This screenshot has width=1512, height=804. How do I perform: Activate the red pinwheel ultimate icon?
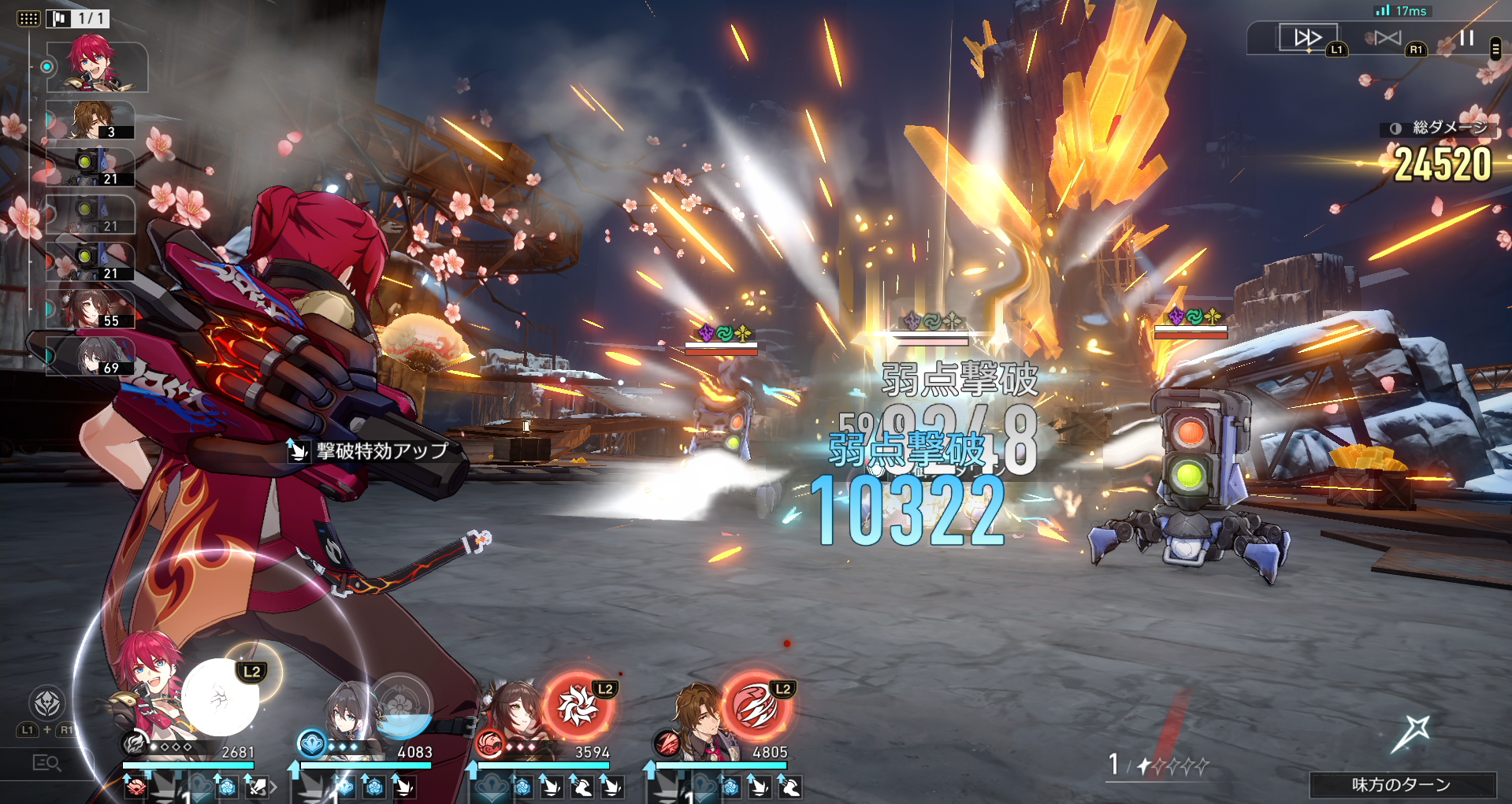pos(578,705)
